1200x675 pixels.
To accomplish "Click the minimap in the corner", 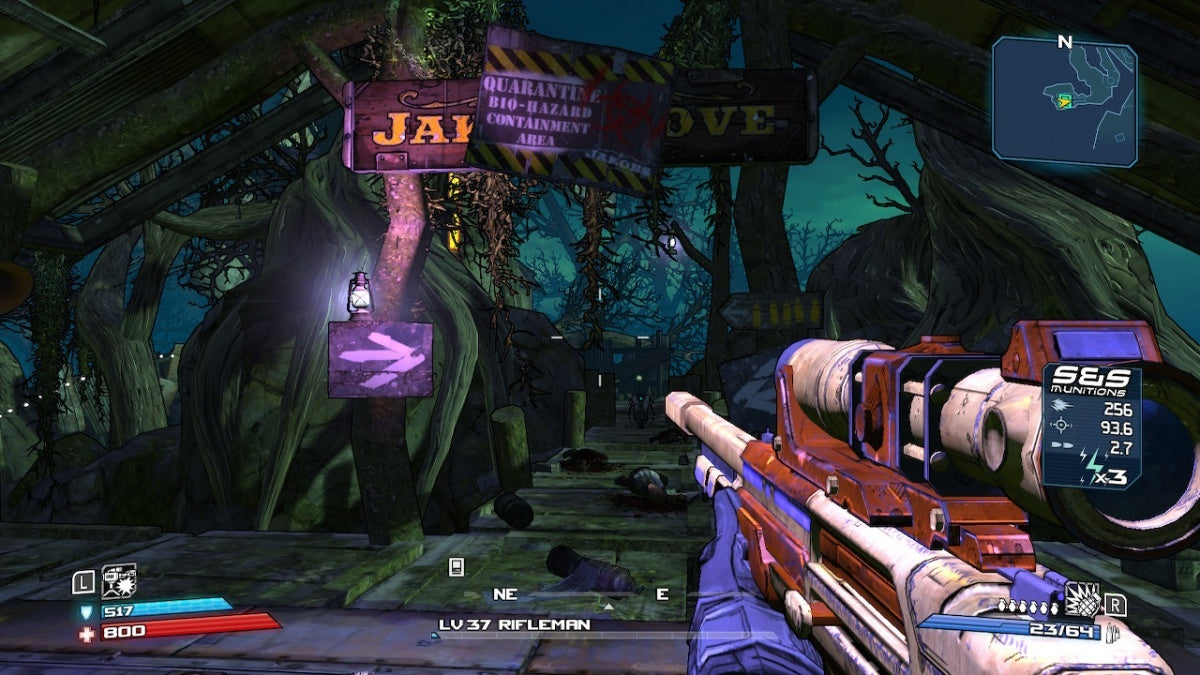I will point(1064,100).
